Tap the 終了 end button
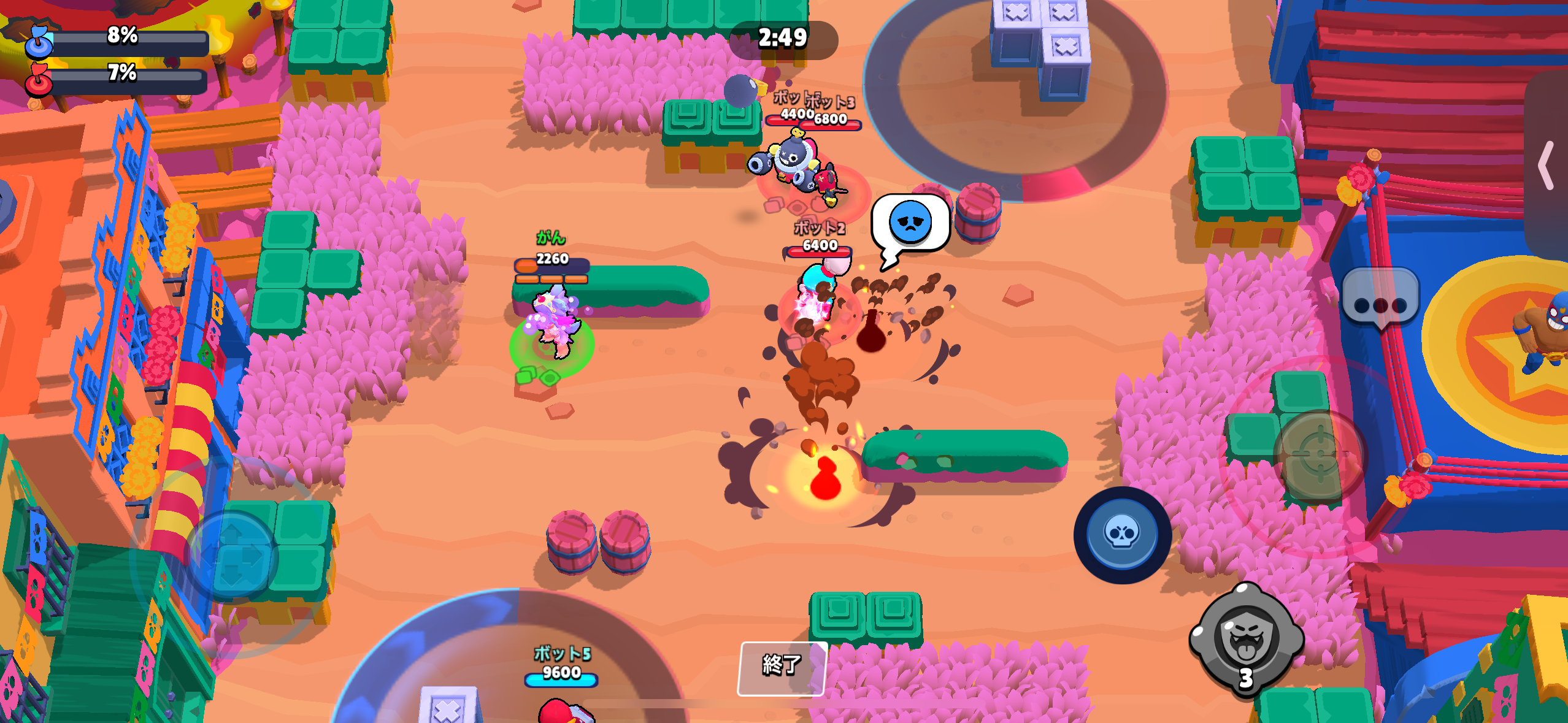Viewport: 1568px width, 723px height. click(x=782, y=667)
